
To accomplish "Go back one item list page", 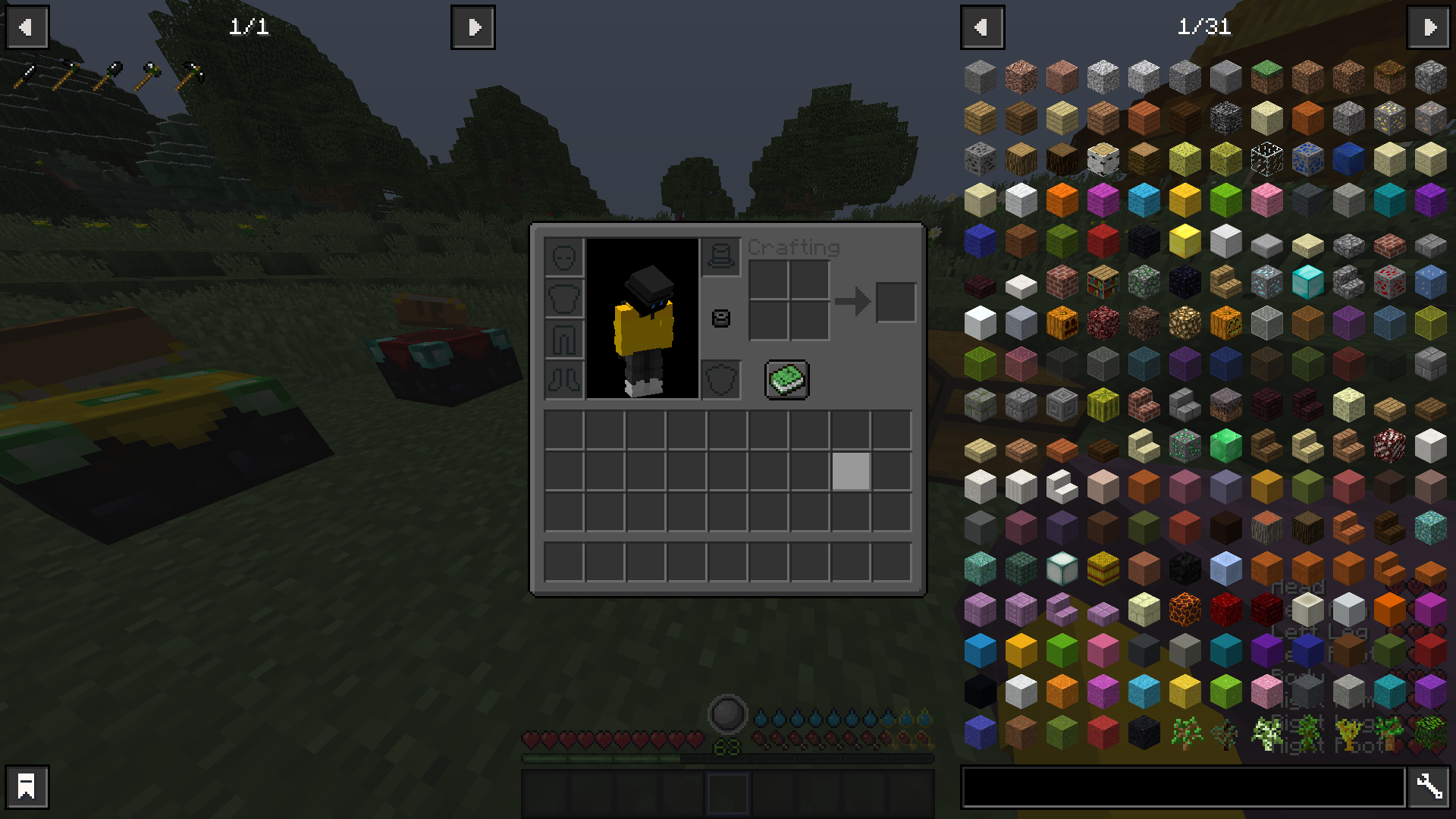I will (x=983, y=27).
